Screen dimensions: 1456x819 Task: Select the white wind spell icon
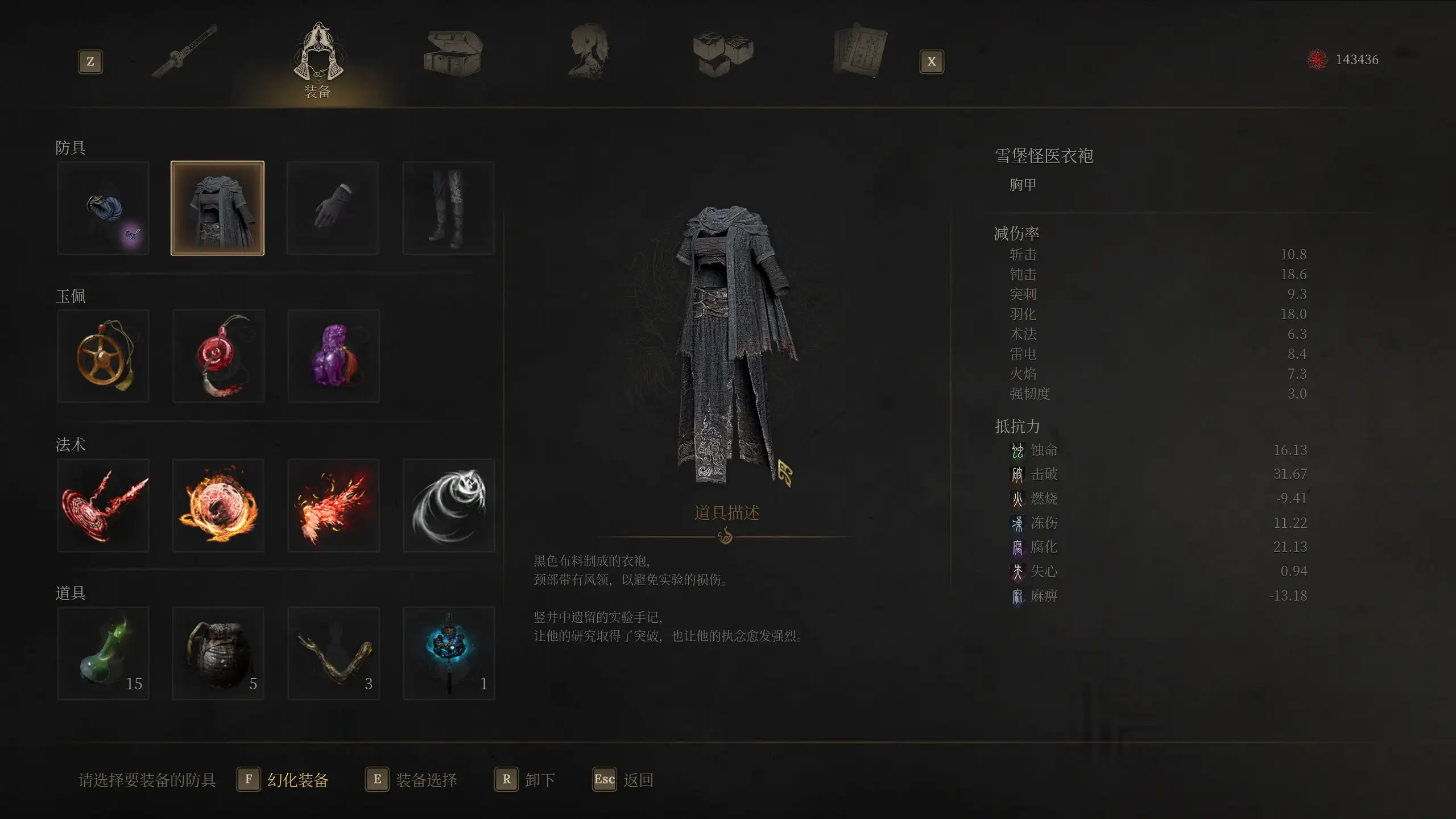coord(448,505)
